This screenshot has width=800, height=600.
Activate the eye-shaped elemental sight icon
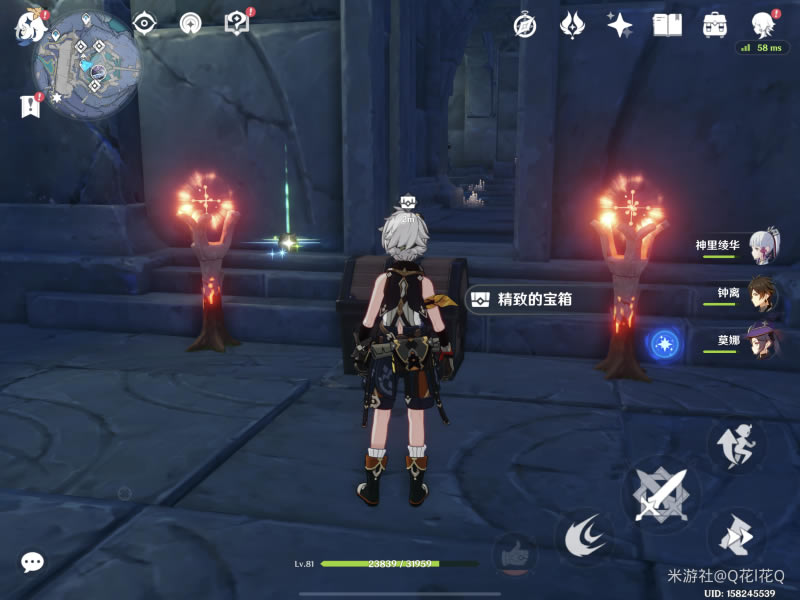tap(146, 24)
